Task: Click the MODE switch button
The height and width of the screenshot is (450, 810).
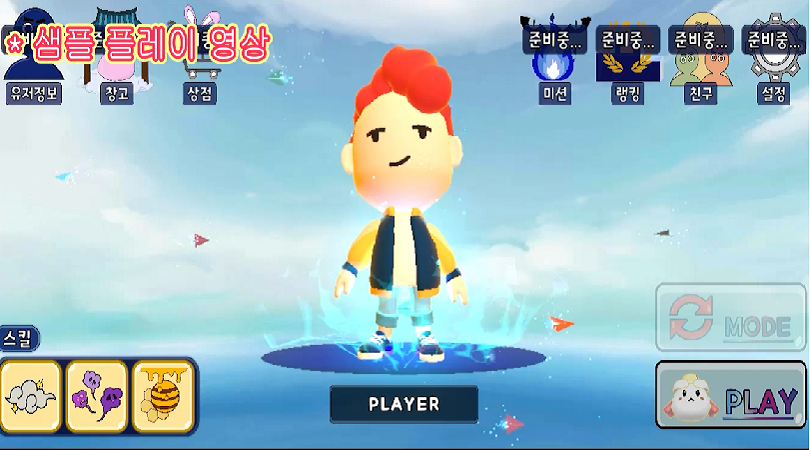Action: click(x=731, y=318)
